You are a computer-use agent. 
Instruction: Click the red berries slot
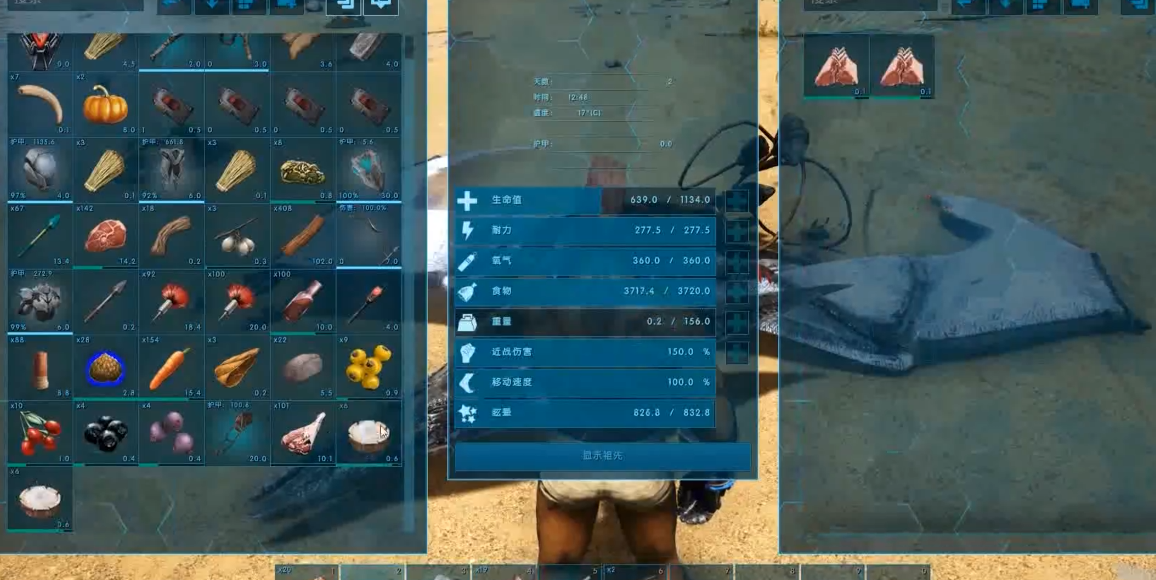click(x=39, y=433)
